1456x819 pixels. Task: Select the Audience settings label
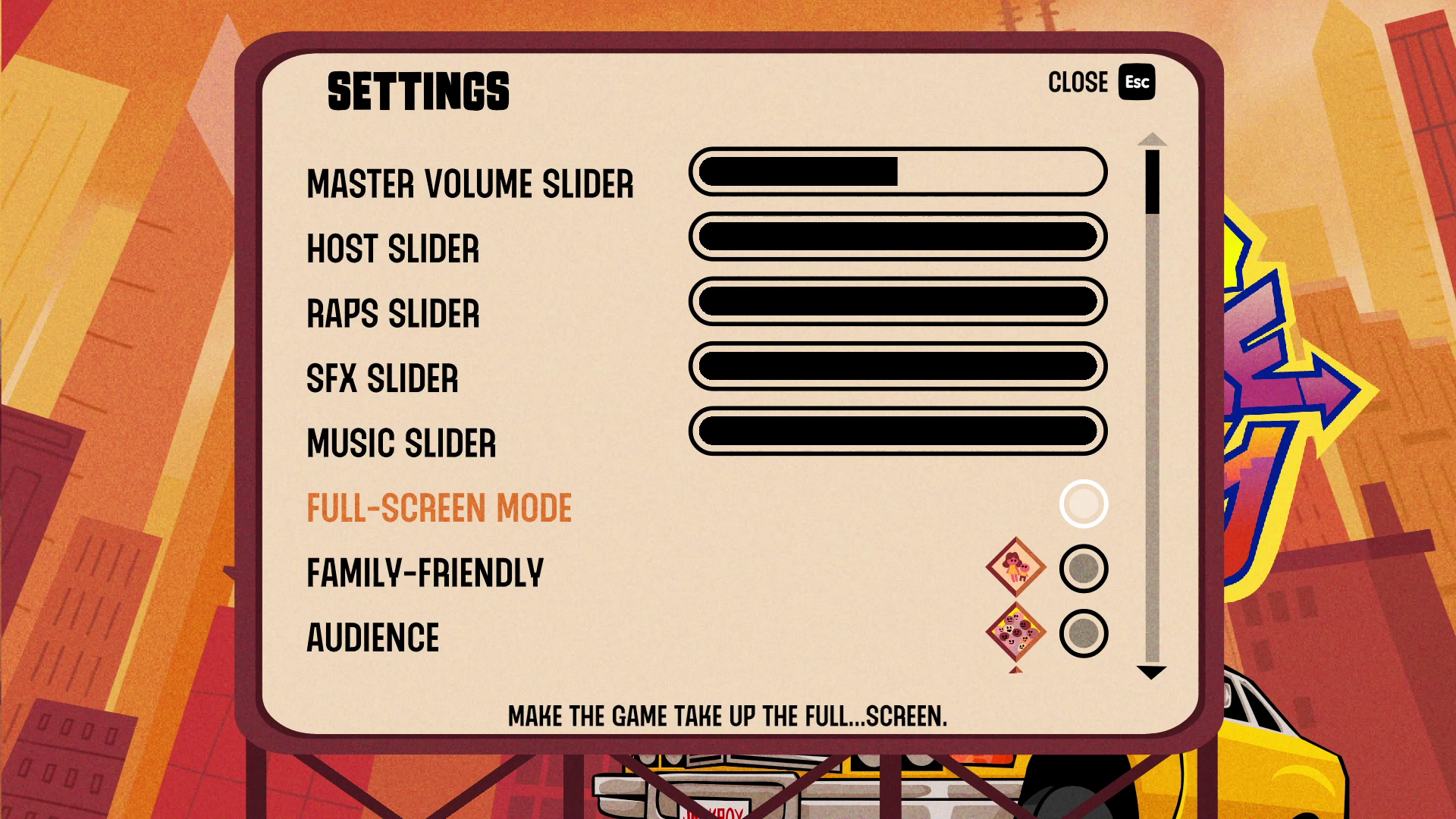coord(372,638)
